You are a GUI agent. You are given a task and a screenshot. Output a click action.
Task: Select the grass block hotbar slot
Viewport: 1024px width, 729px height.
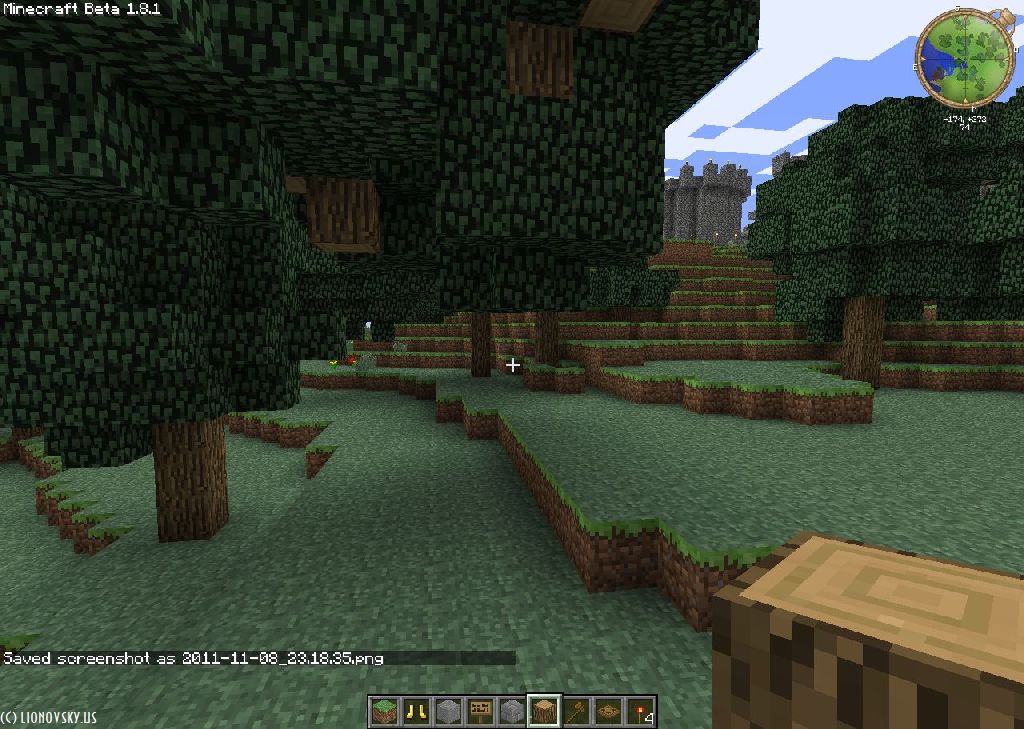click(384, 712)
